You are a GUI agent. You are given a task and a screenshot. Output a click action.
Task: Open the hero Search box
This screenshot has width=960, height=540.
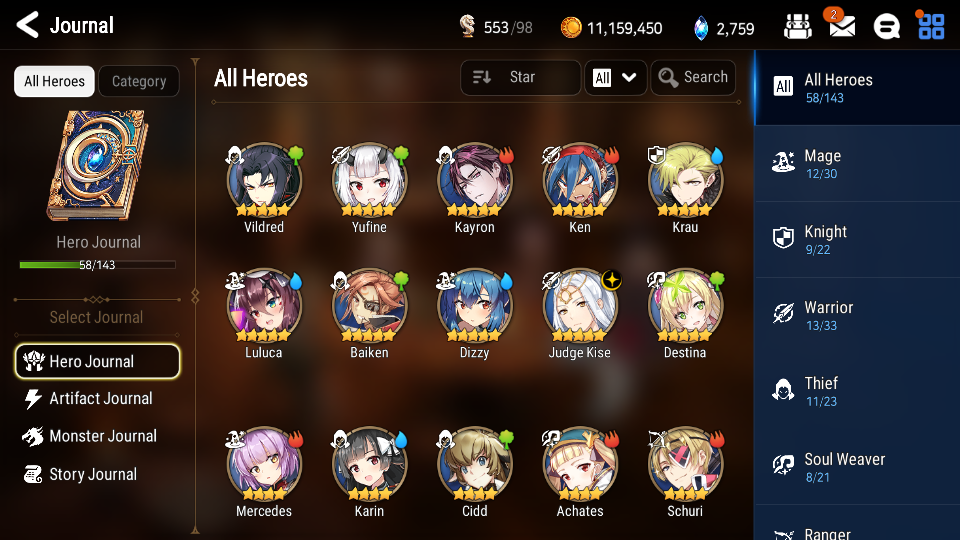(693, 78)
